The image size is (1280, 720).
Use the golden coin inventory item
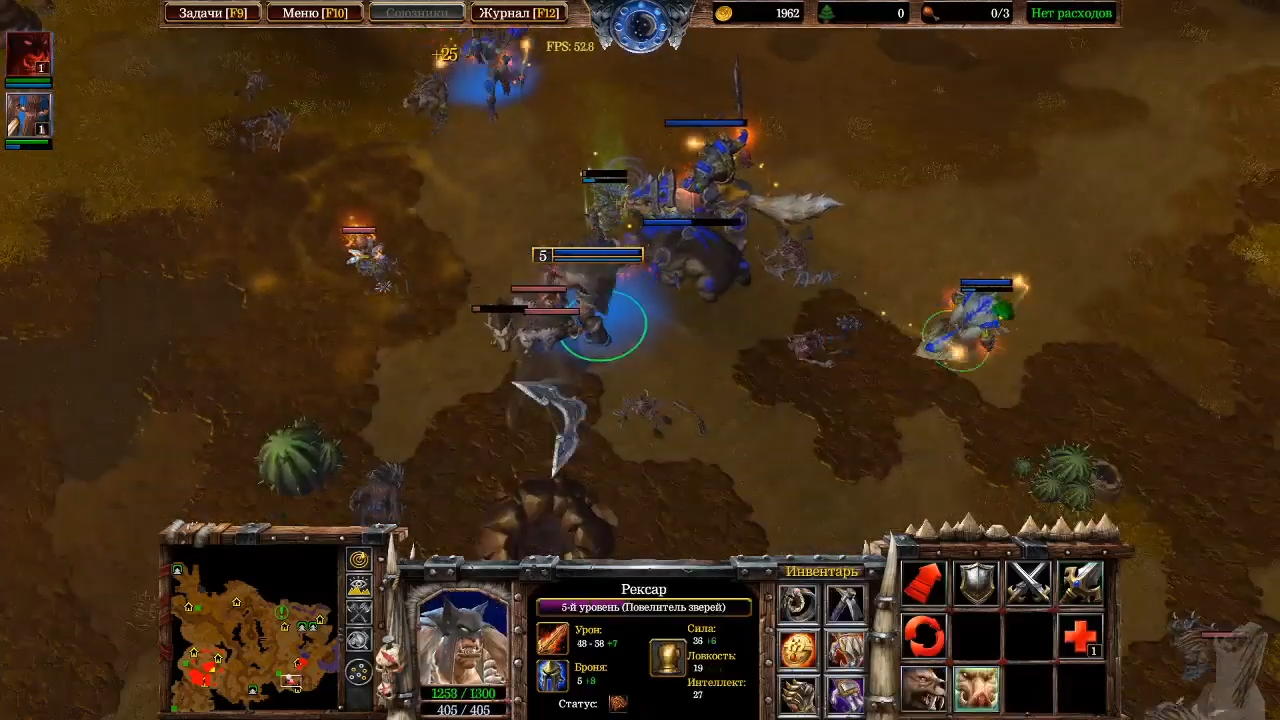click(x=798, y=650)
